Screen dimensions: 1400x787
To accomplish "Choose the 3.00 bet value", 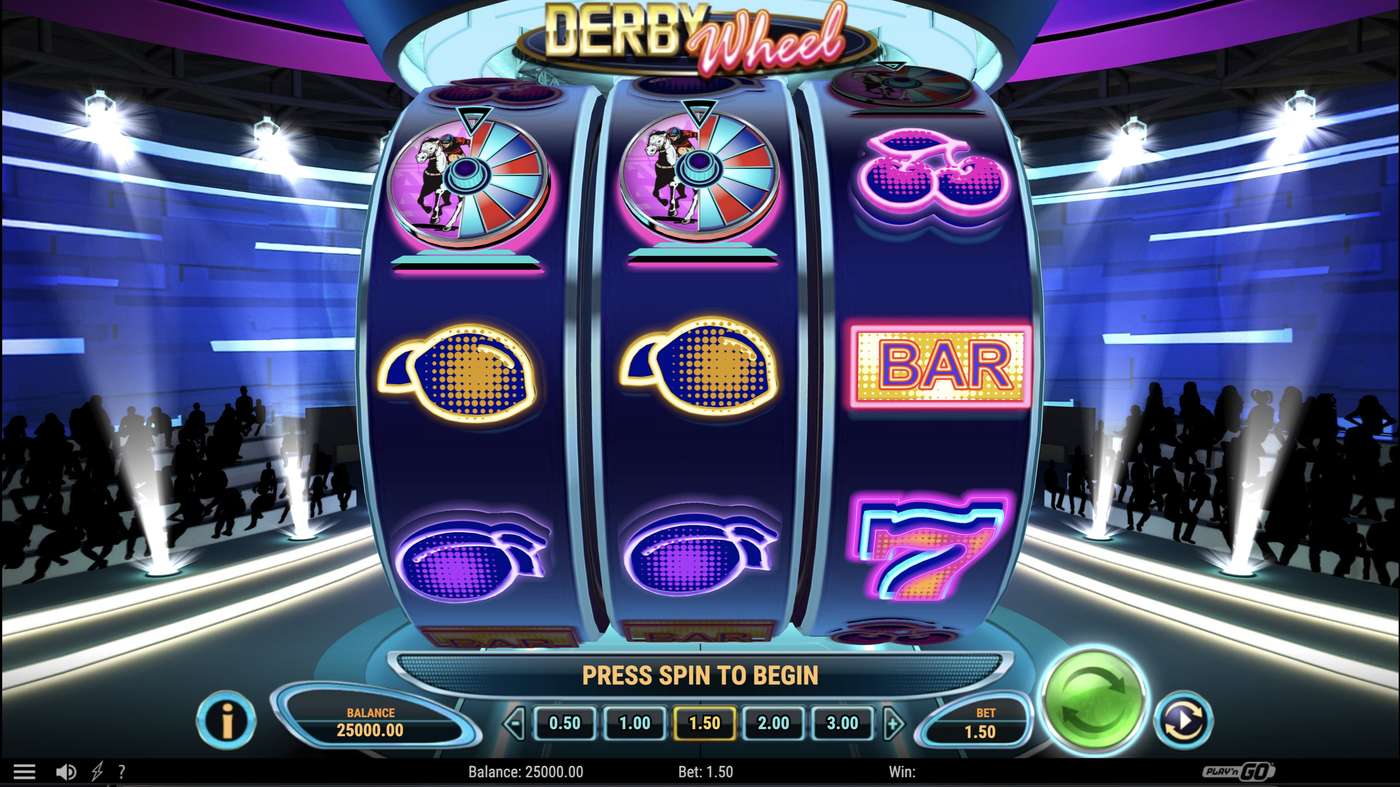I will click(844, 722).
